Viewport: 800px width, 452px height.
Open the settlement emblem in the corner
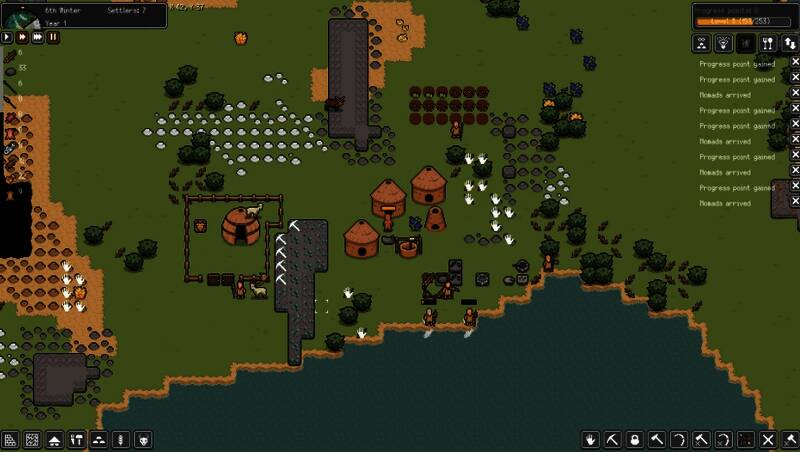(x=20, y=14)
